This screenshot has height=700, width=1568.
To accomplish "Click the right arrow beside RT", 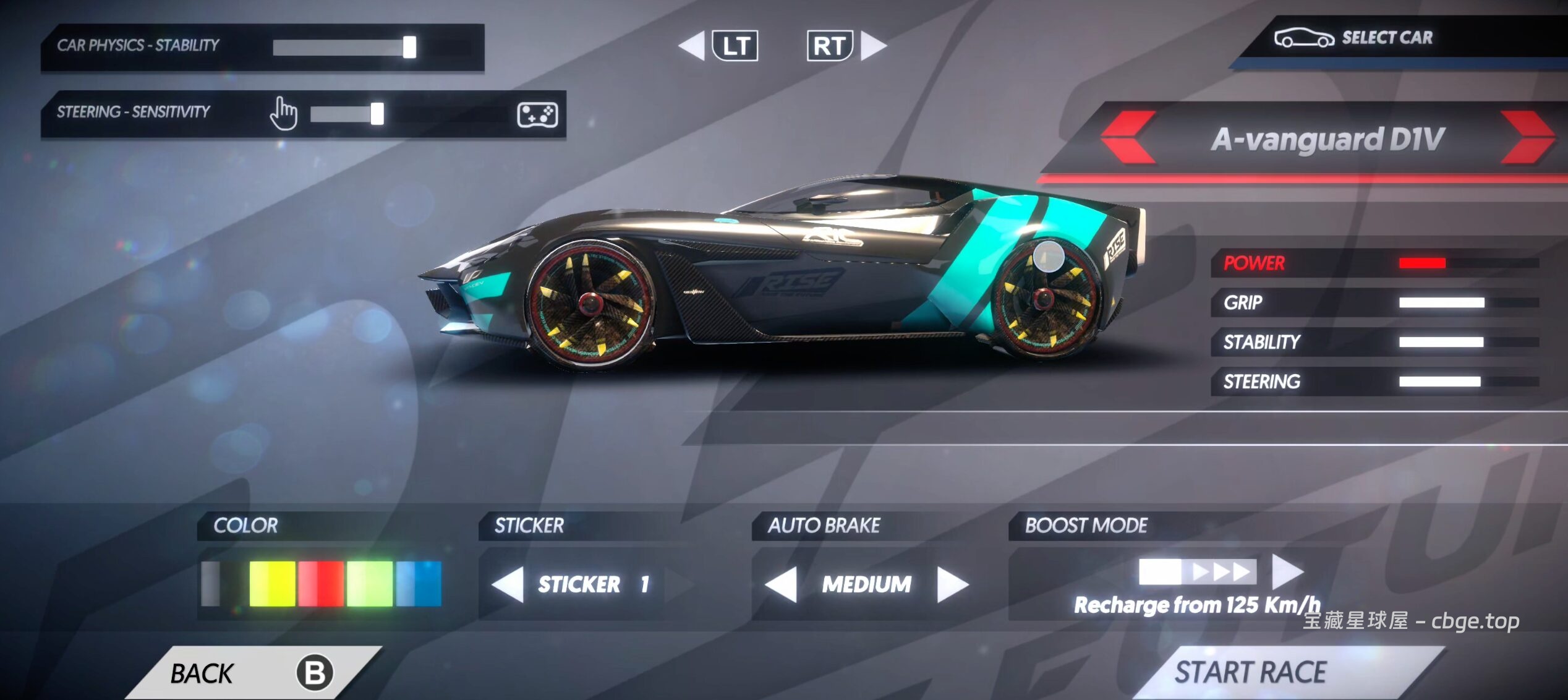I will (873, 46).
